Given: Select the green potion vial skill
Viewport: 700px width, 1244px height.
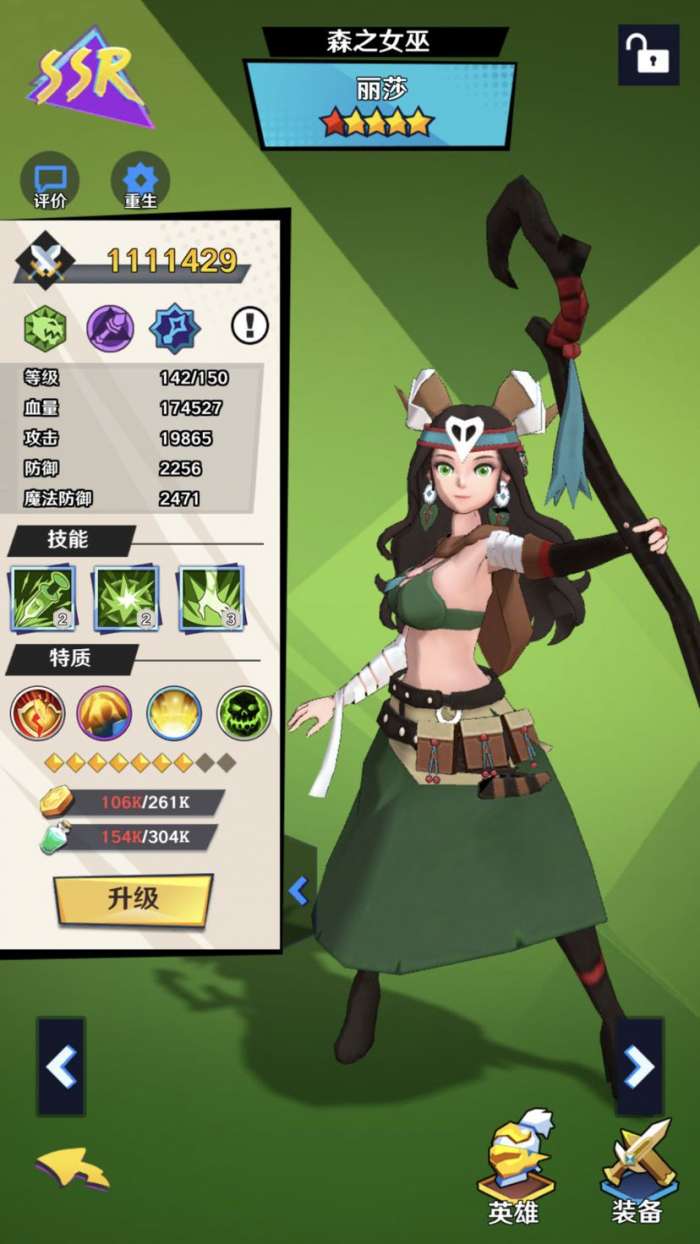Looking at the screenshot, I should click(x=43, y=598).
